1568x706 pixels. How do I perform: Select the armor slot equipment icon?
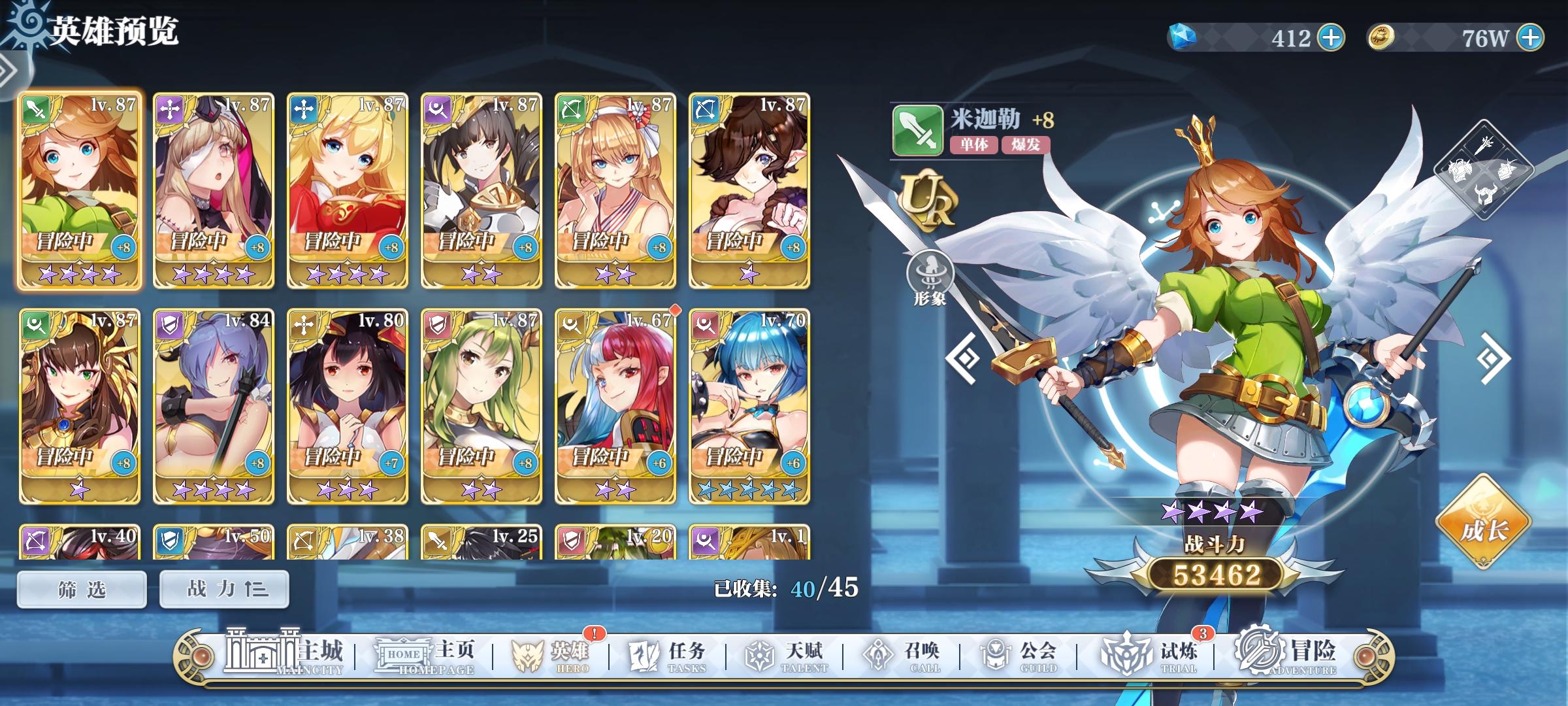point(1460,170)
